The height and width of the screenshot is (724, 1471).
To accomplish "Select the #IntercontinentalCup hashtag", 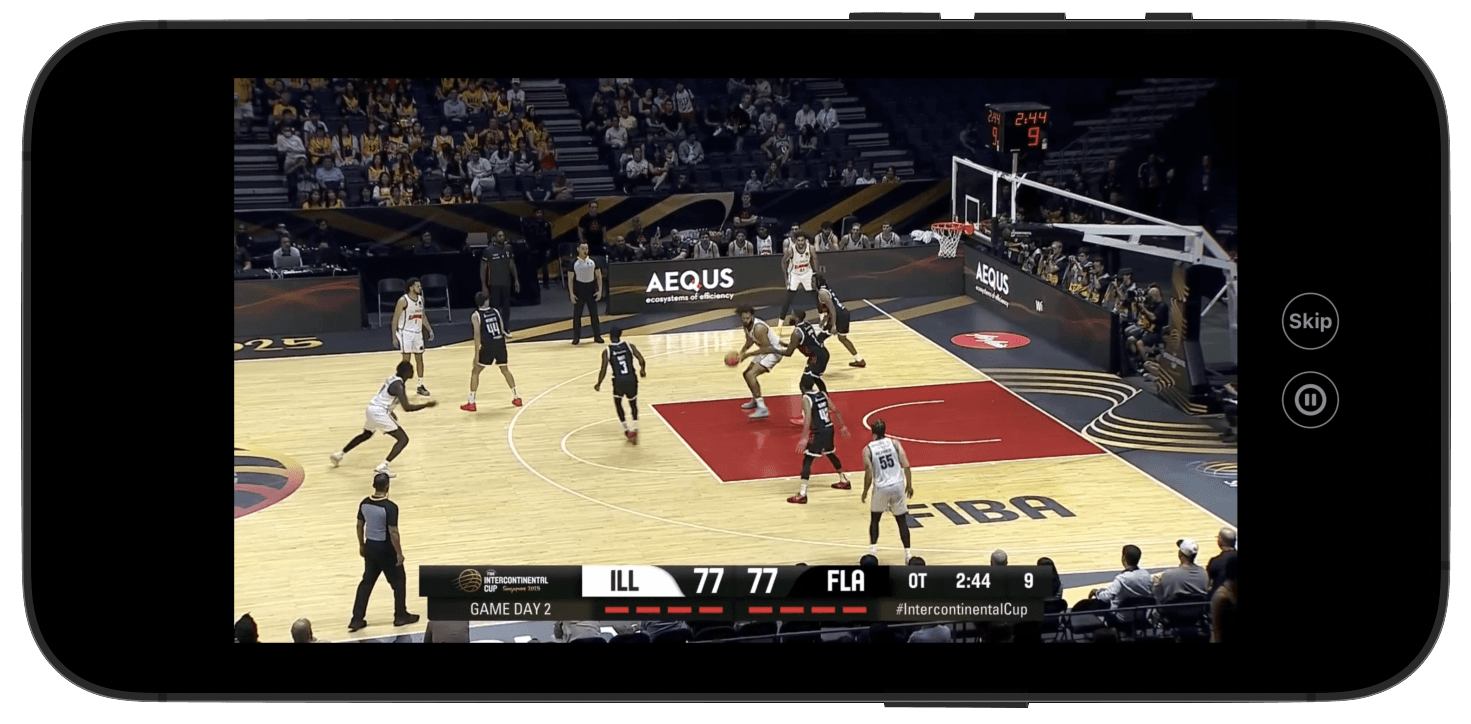I will coord(963,608).
